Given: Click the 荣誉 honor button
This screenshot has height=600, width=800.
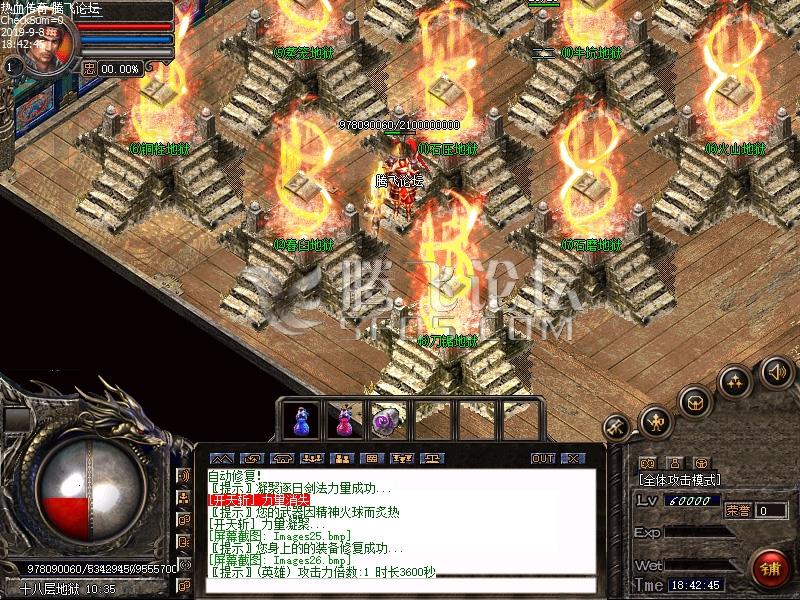Looking at the screenshot, I should (x=736, y=510).
